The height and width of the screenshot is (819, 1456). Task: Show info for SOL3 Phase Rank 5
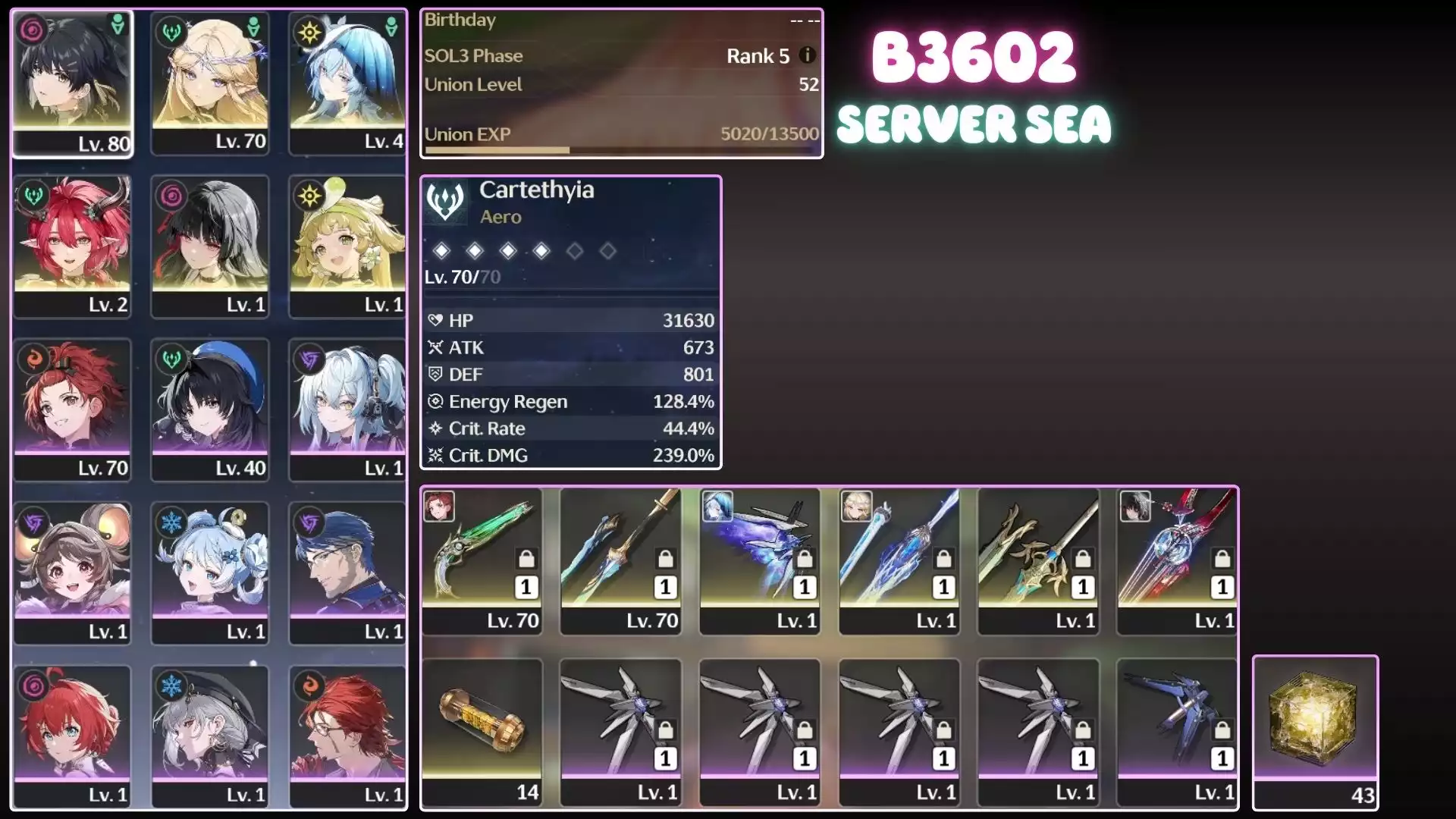click(808, 55)
